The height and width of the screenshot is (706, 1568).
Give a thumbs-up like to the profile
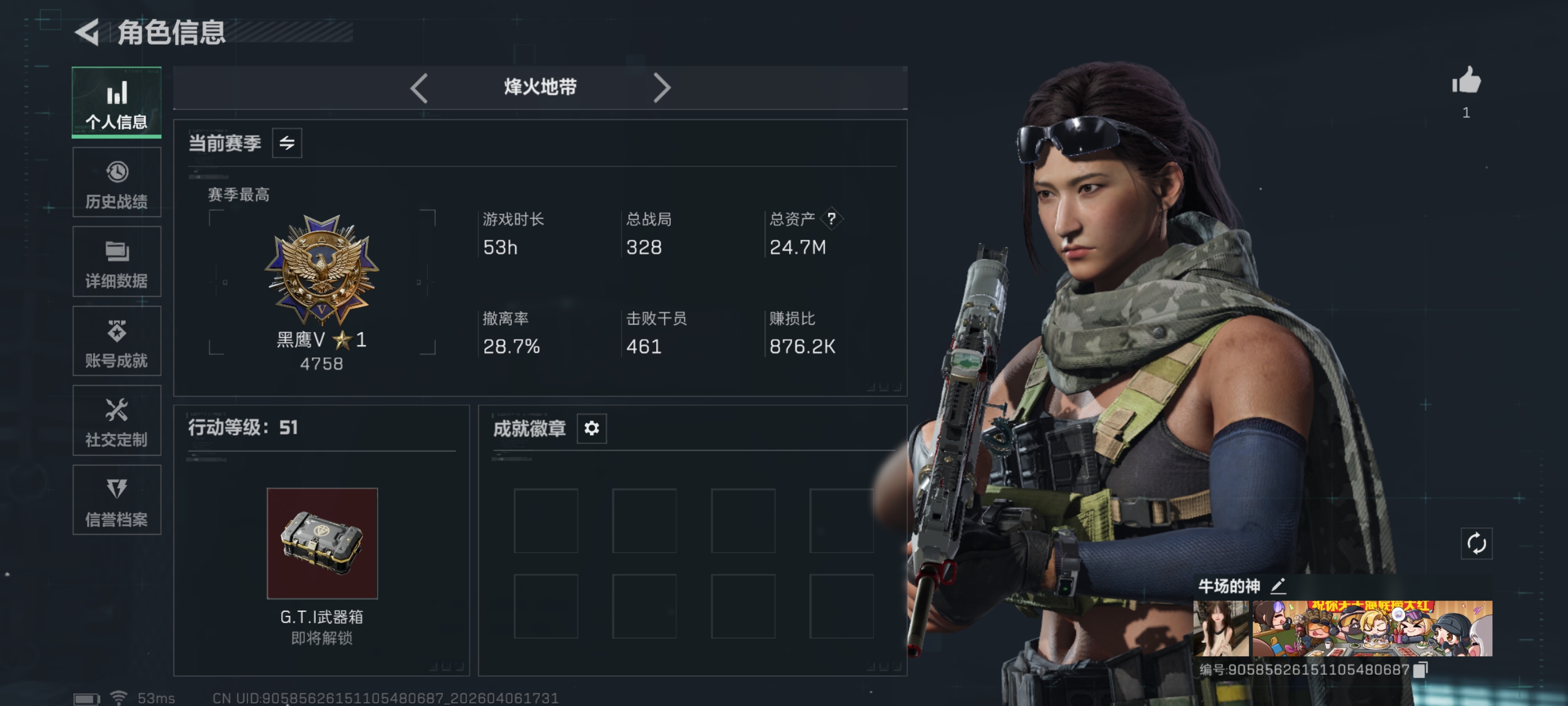point(1466,81)
